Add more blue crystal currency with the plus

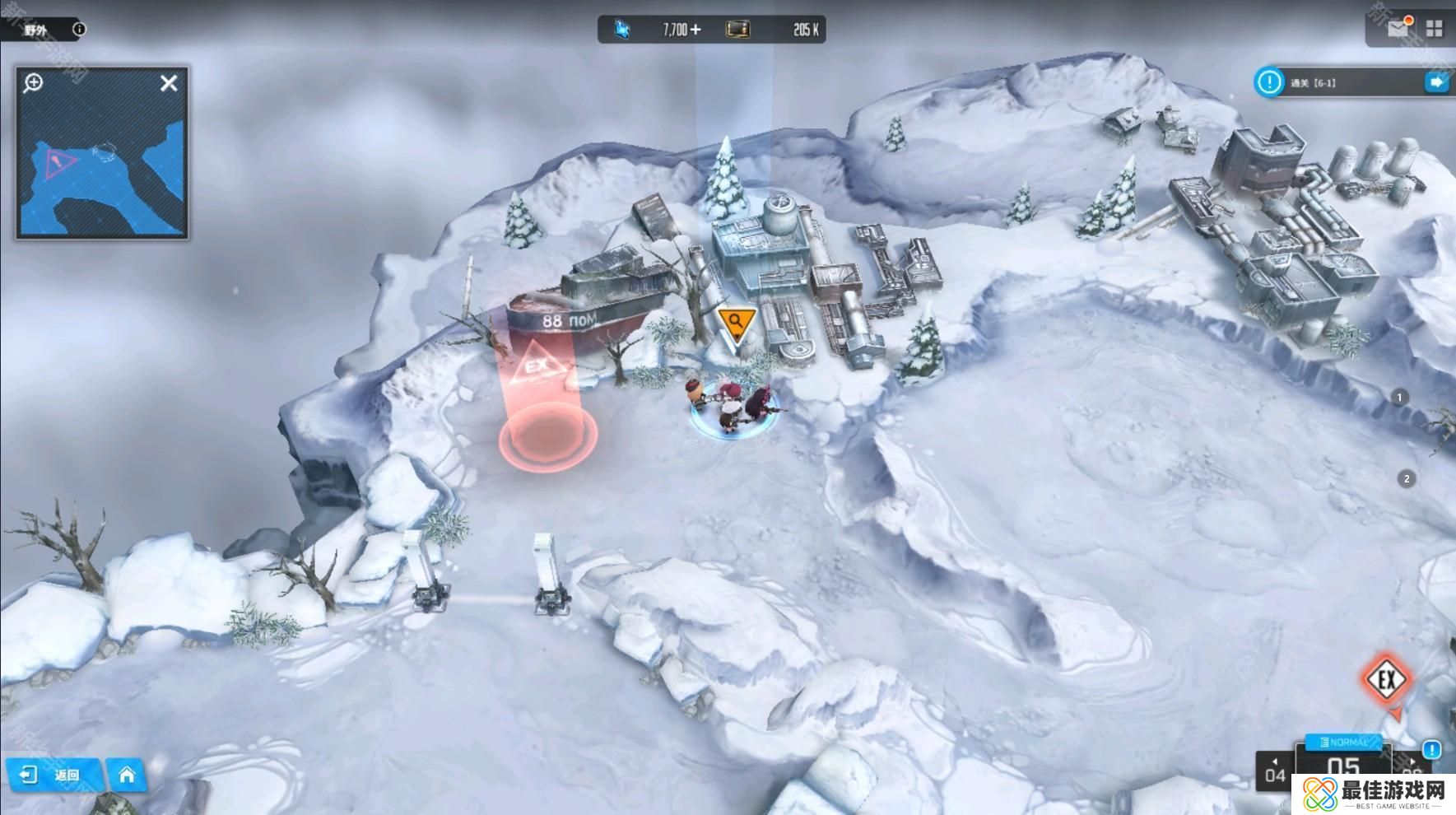[x=696, y=30]
